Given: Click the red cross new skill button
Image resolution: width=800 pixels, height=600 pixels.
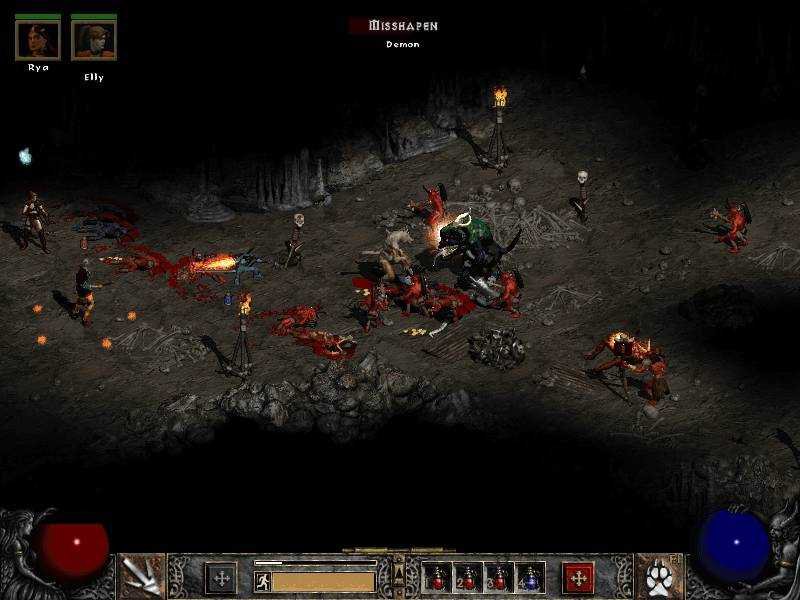Looking at the screenshot, I should (x=578, y=577).
